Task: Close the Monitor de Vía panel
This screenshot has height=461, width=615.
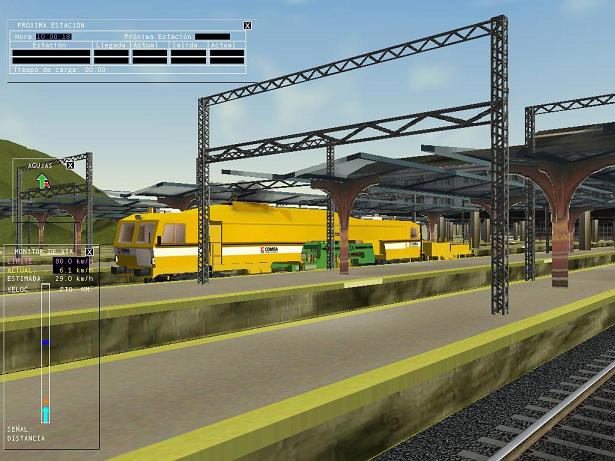Action: tap(89, 251)
